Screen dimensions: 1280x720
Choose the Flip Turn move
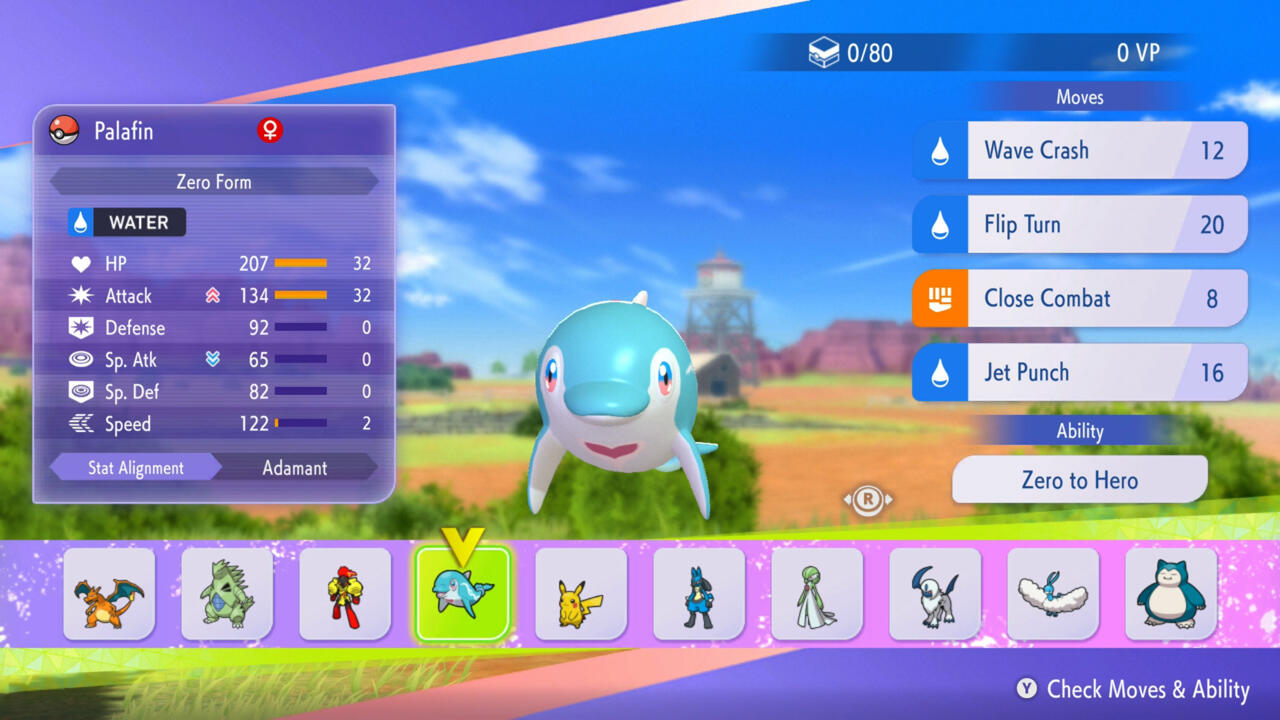[x=1080, y=224]
